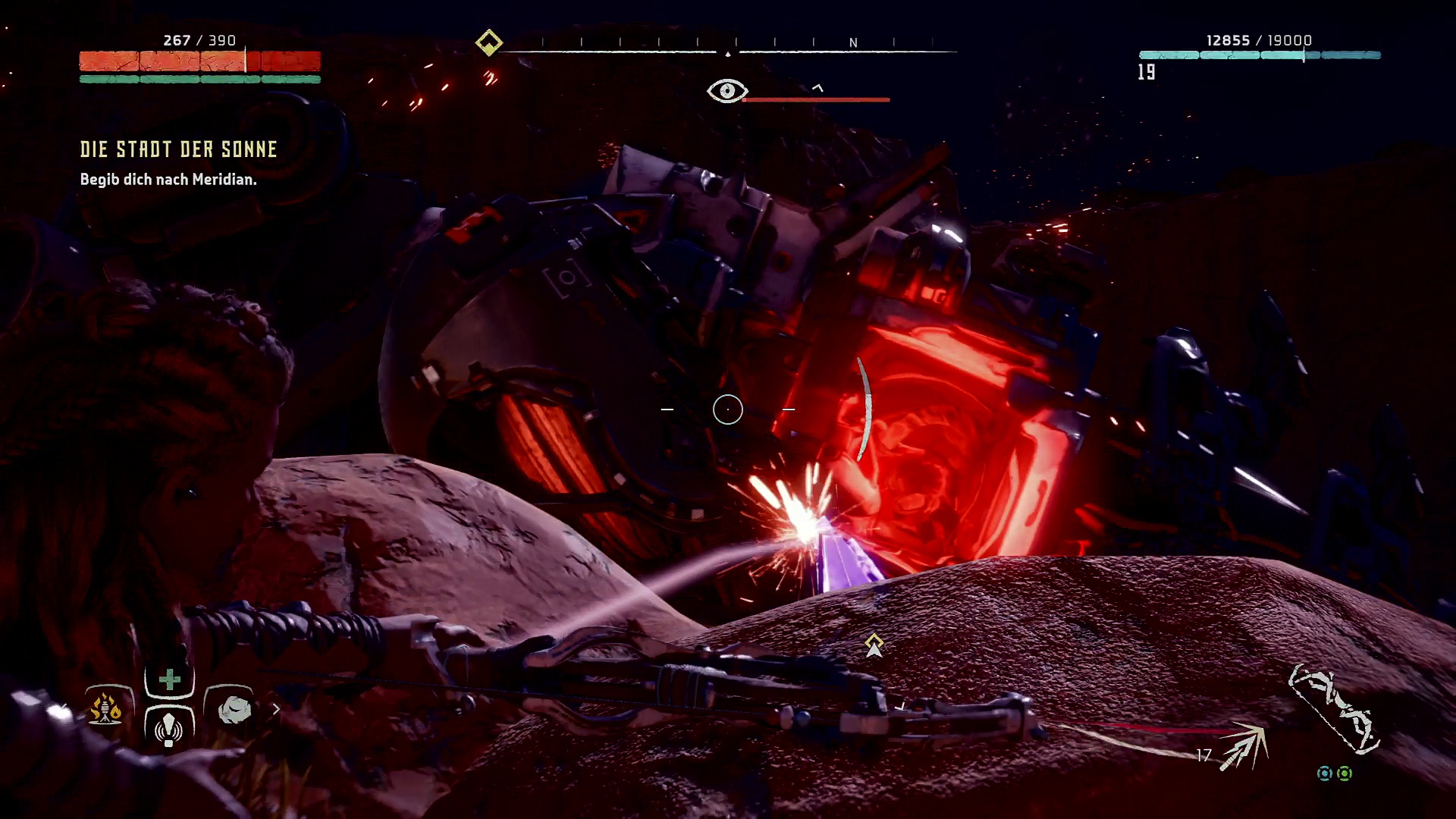Click the yellow quest marker on the compass

coord(489,42)
